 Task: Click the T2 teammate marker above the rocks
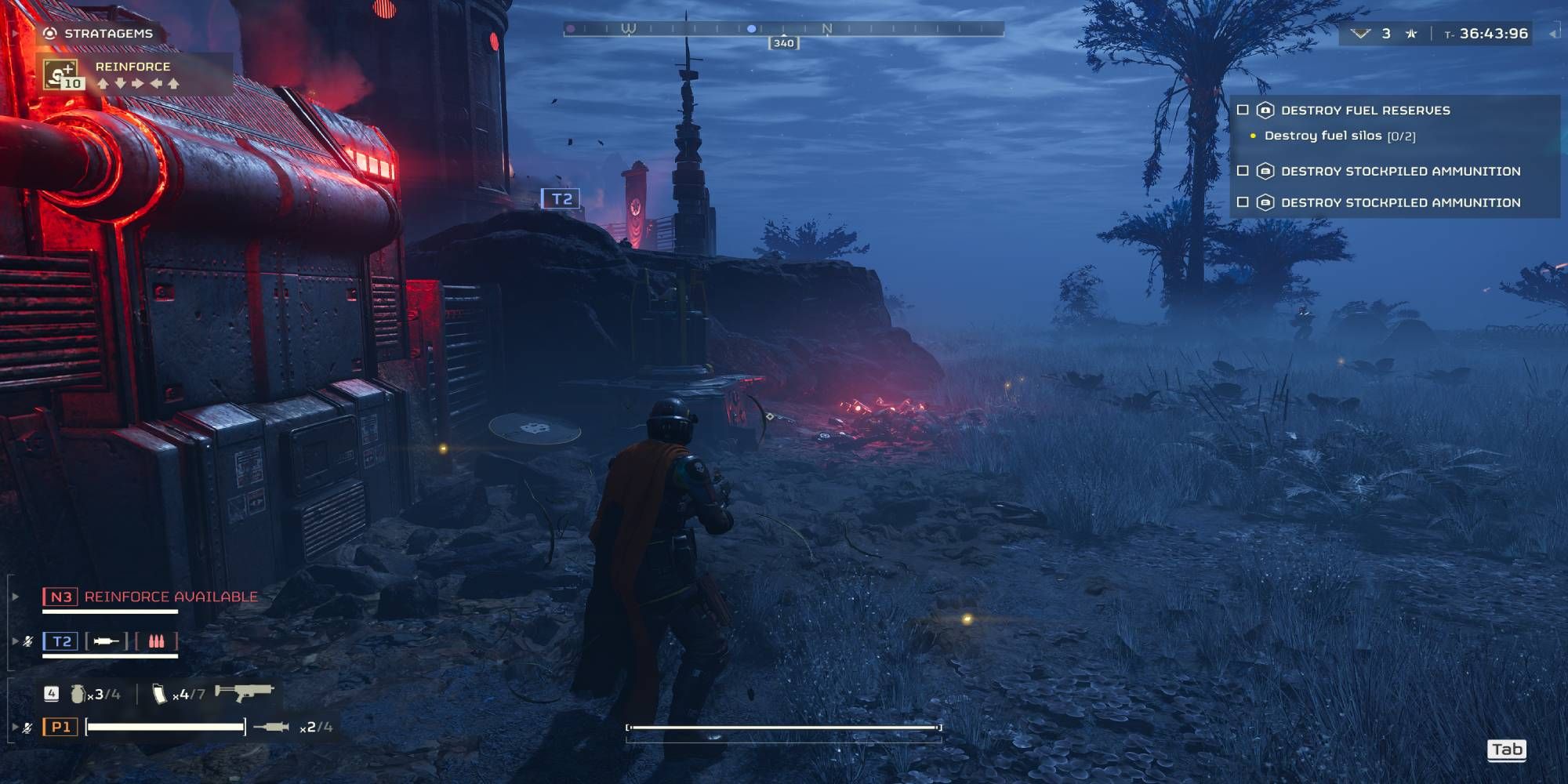click(561, 198)
